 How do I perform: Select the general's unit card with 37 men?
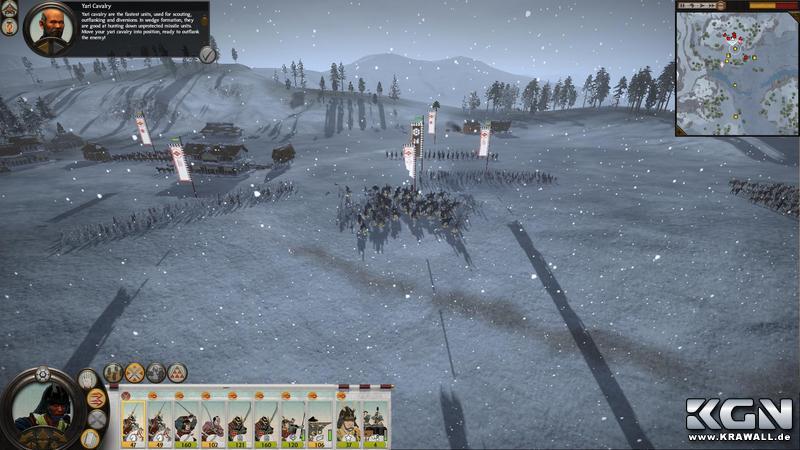coord(348,422)
